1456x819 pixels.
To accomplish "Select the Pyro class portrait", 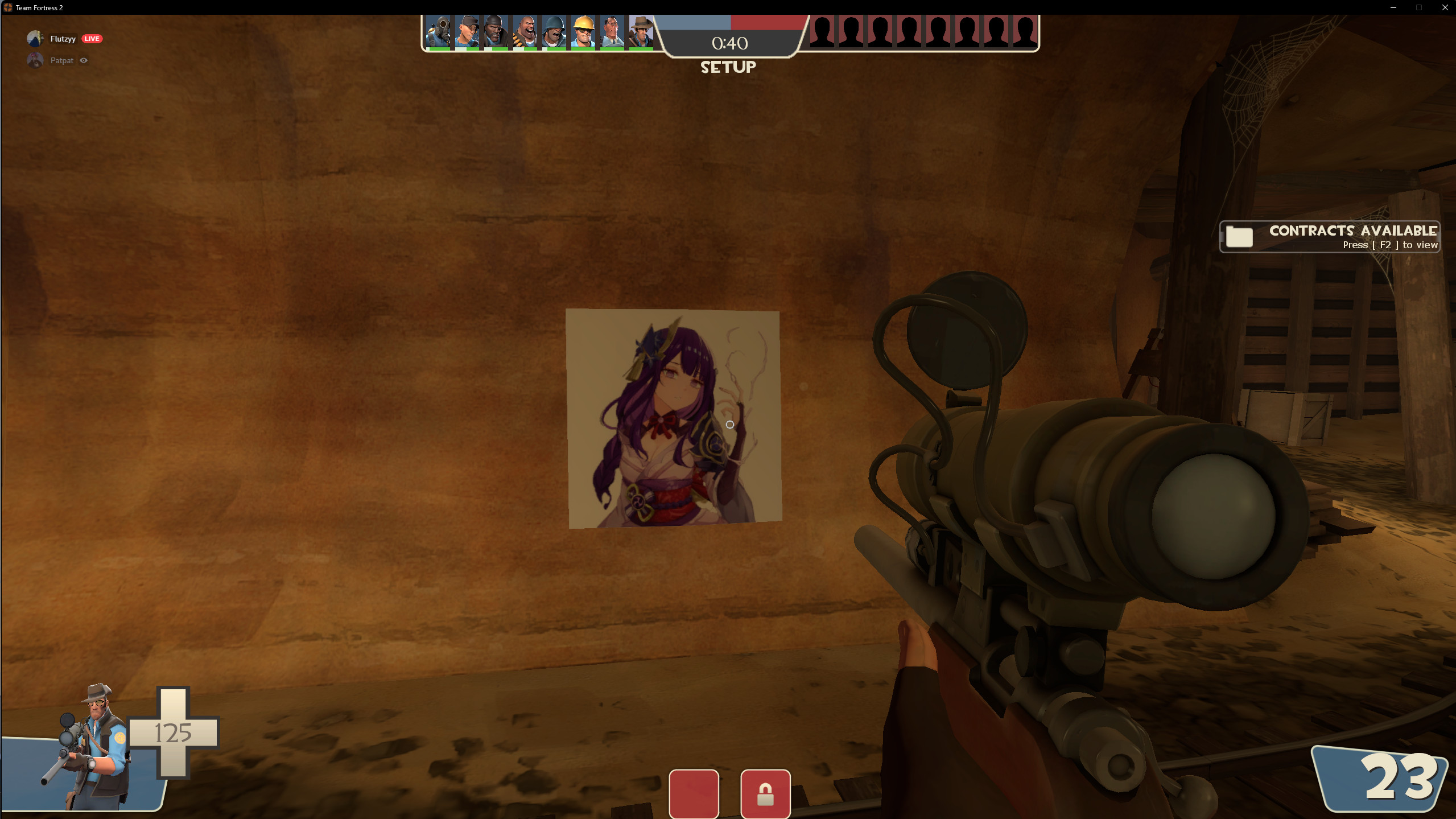I will pyautogui.click(x=438, y=32).
